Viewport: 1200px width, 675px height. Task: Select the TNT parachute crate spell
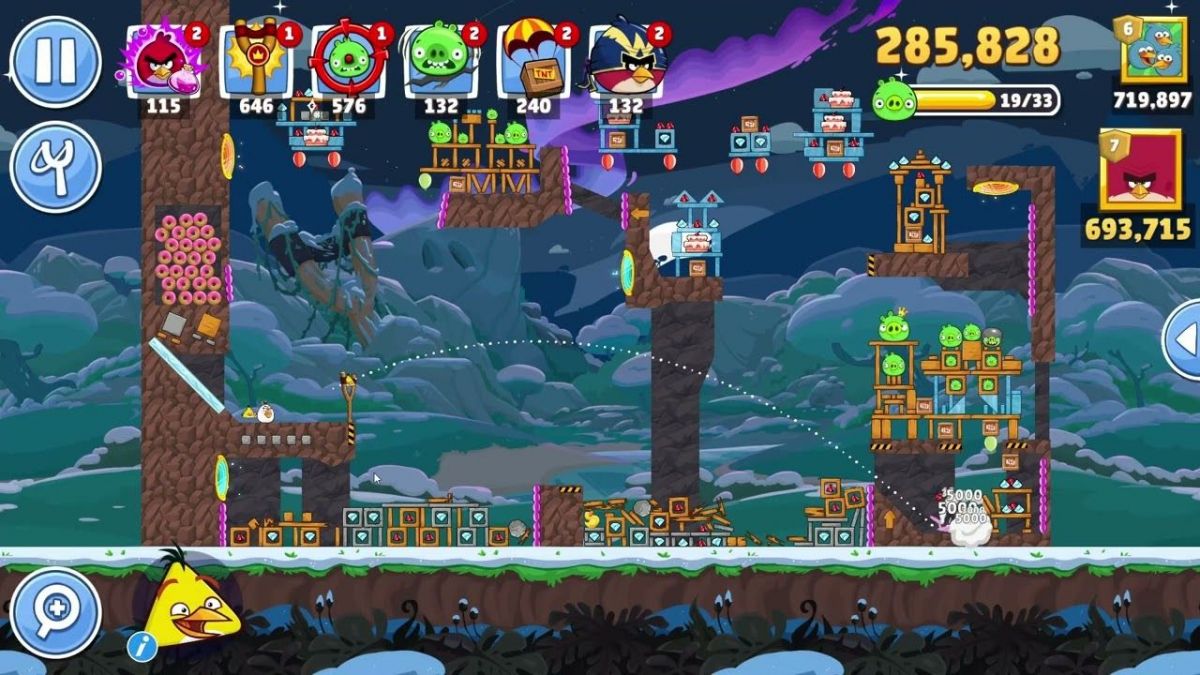click(534, 64)
